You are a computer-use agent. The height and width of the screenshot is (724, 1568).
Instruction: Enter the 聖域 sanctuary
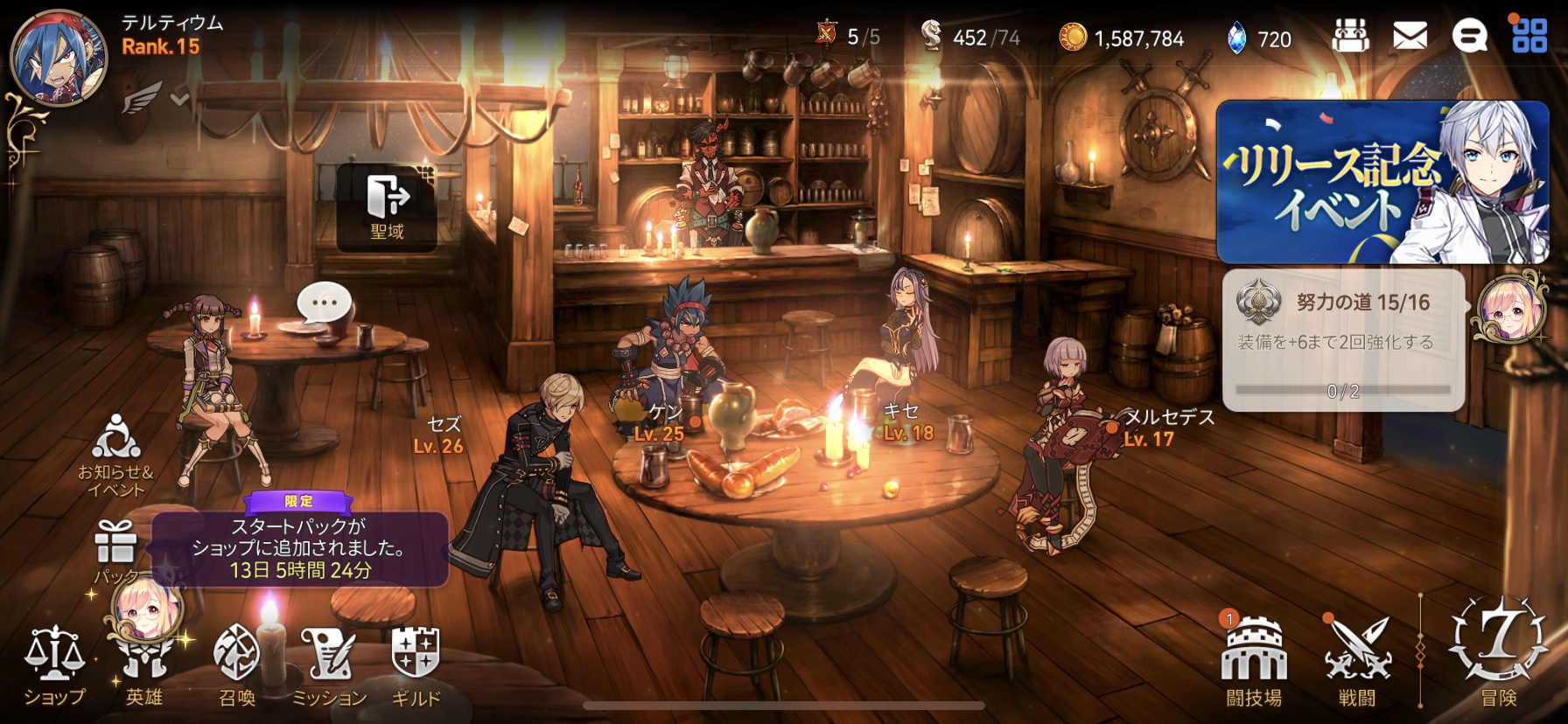click(387, 206)
